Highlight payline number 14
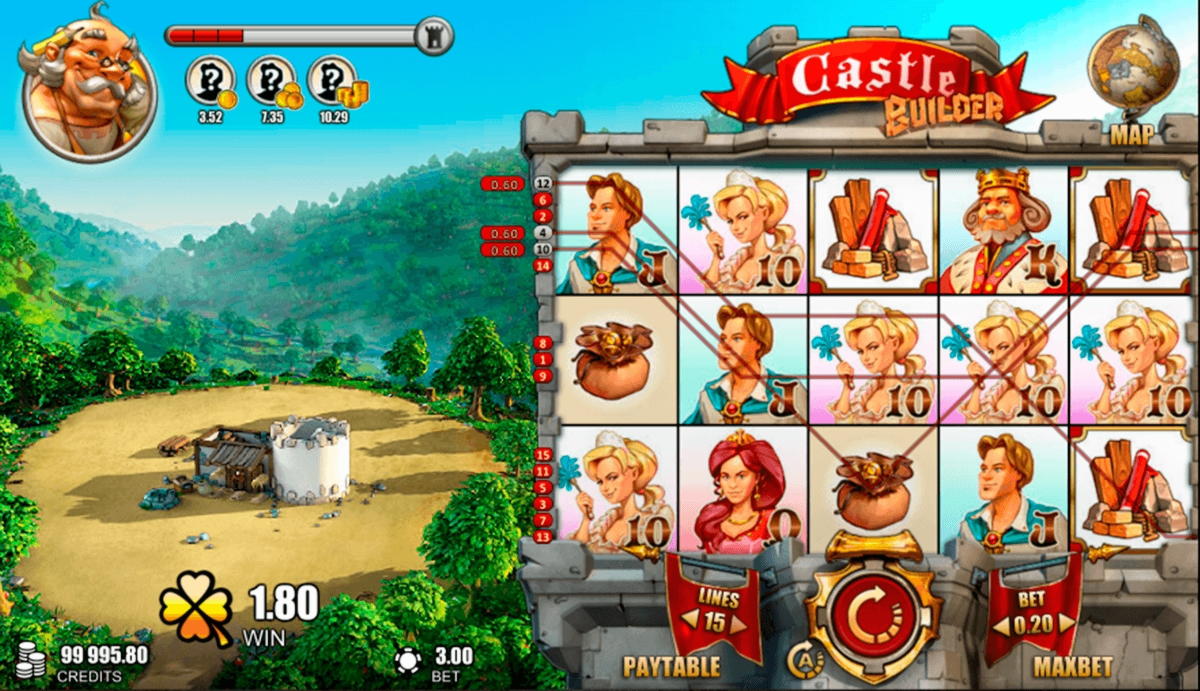 [543, 265]
